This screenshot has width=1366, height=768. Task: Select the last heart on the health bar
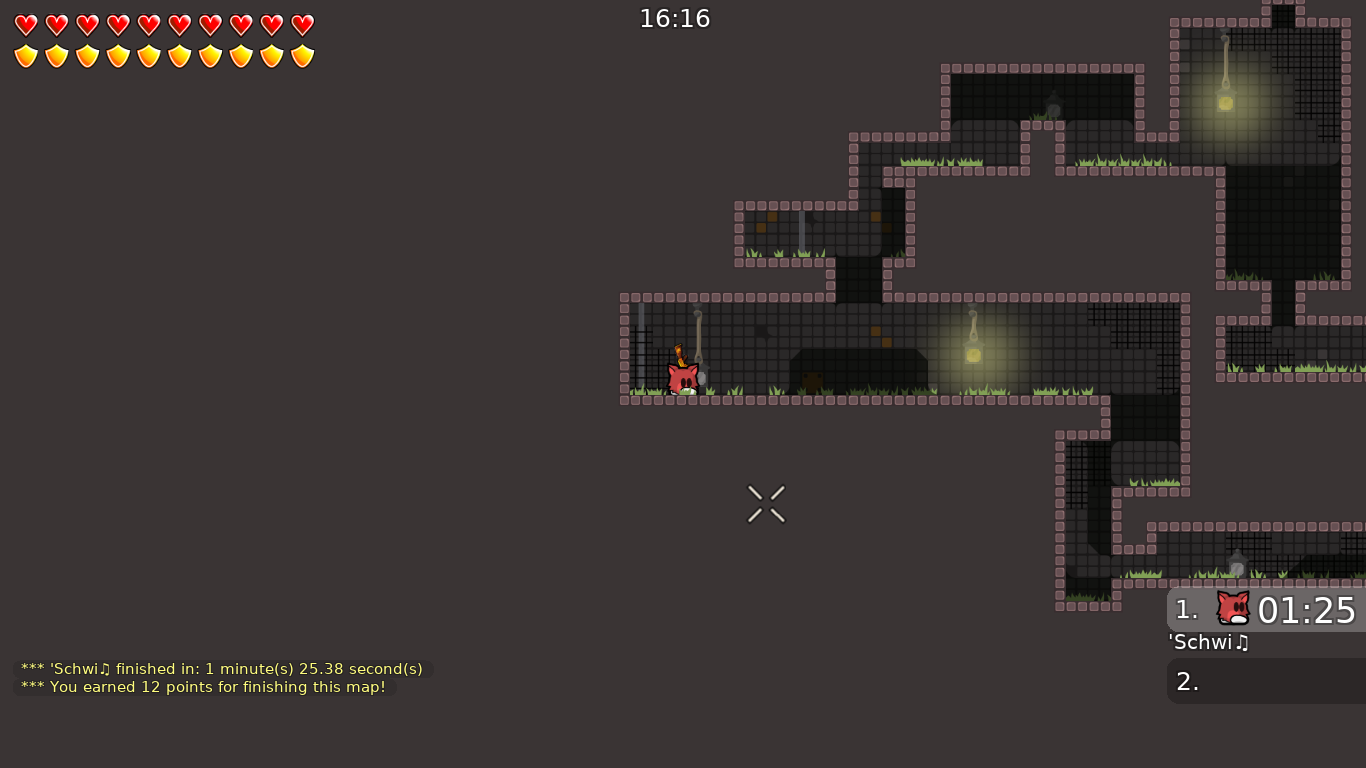[x=301, y=24]
